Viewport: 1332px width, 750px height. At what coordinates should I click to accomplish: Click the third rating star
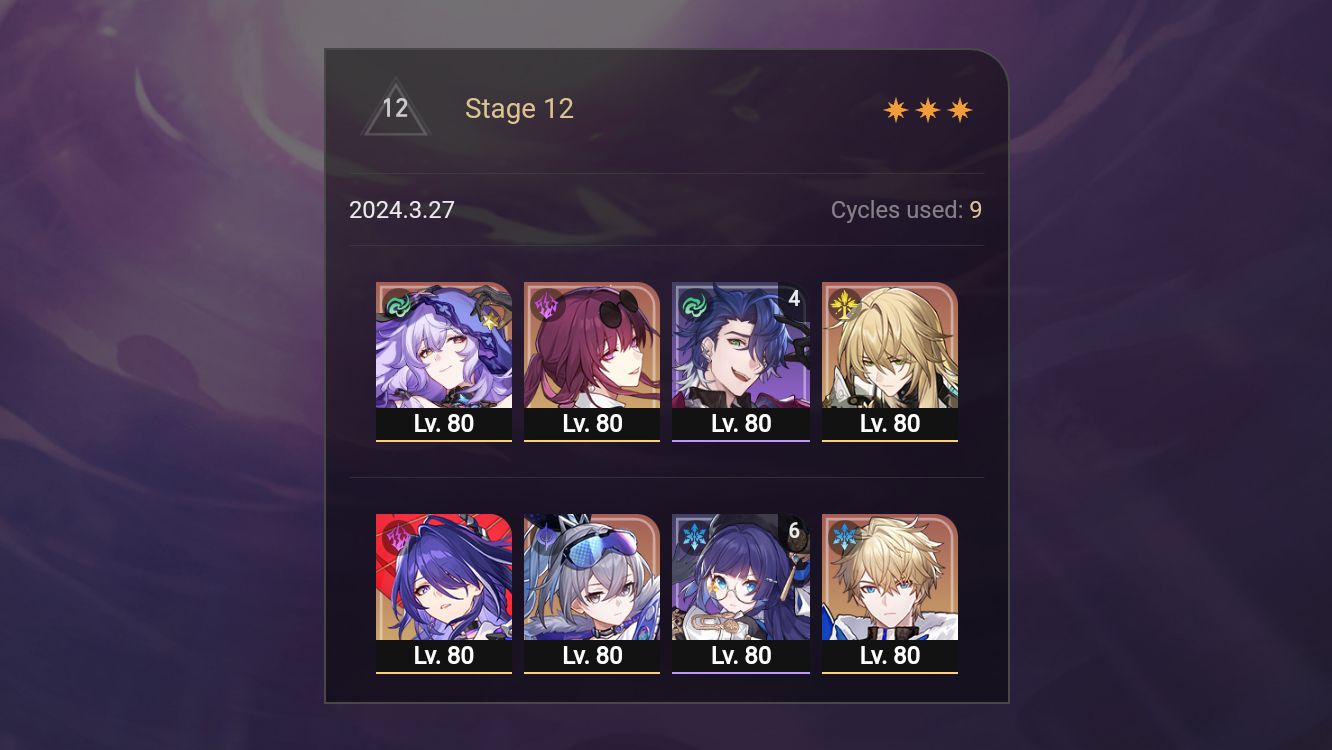click(x=960, y=108)
